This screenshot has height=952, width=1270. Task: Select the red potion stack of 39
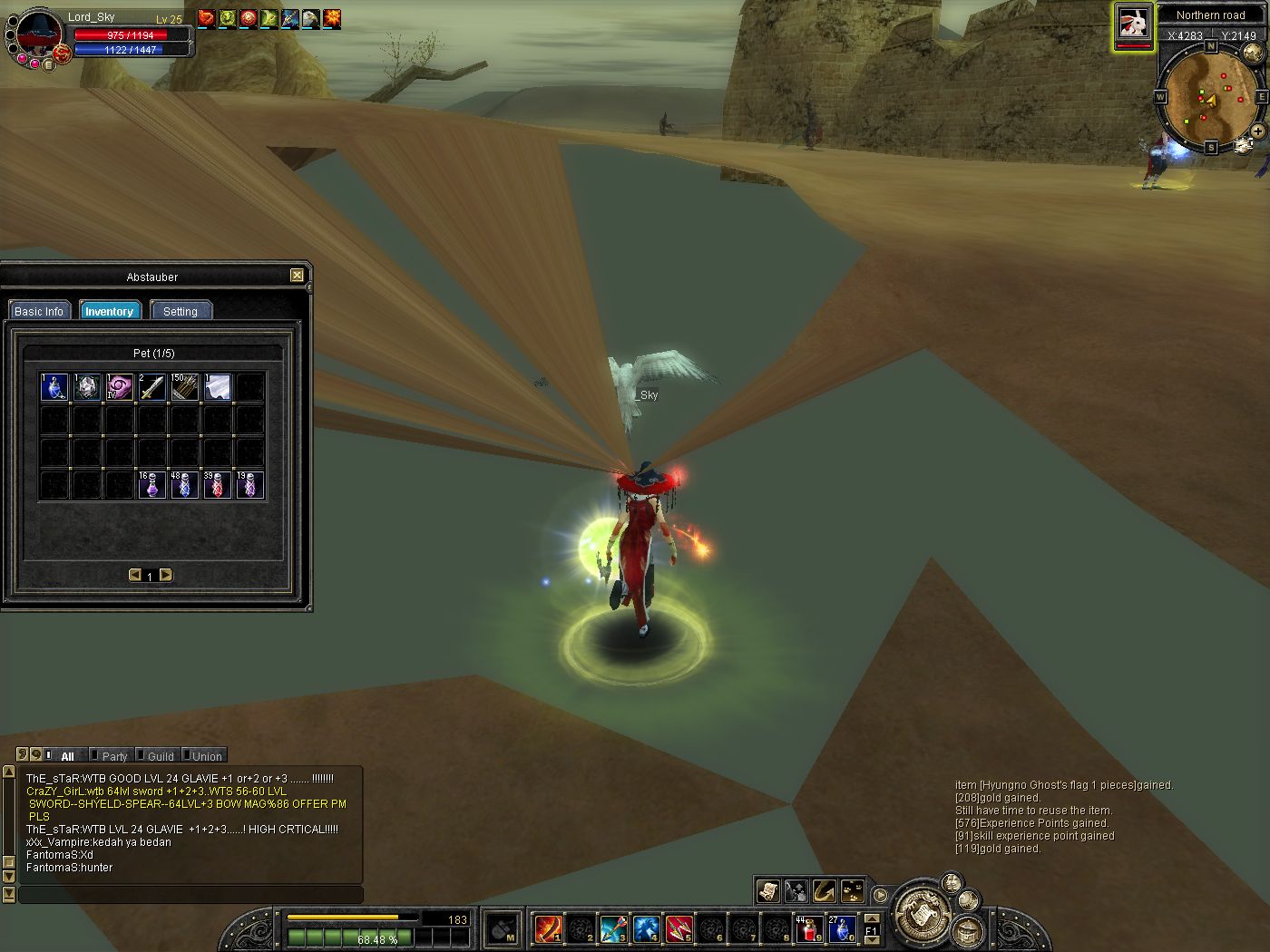click(218, 485)
